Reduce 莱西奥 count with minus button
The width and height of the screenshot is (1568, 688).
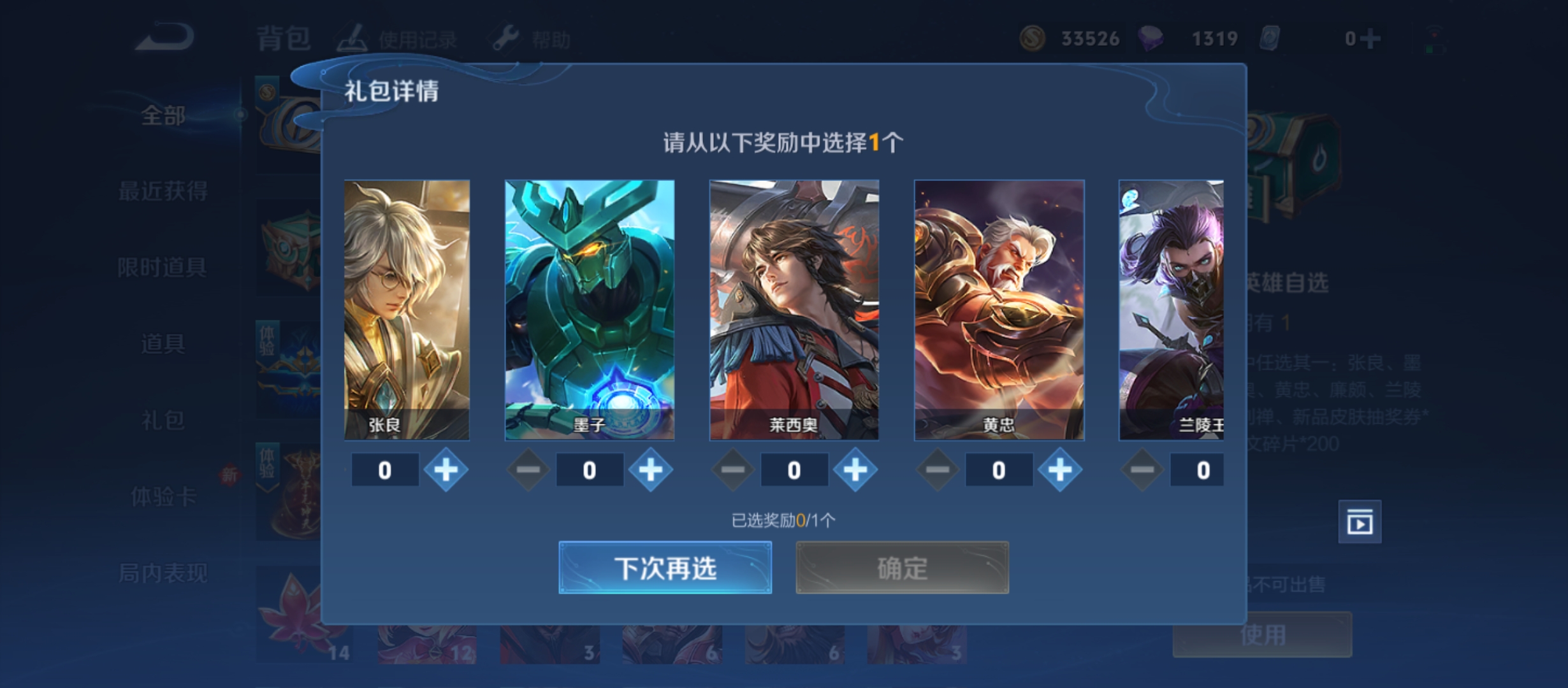tap(732, 470)
